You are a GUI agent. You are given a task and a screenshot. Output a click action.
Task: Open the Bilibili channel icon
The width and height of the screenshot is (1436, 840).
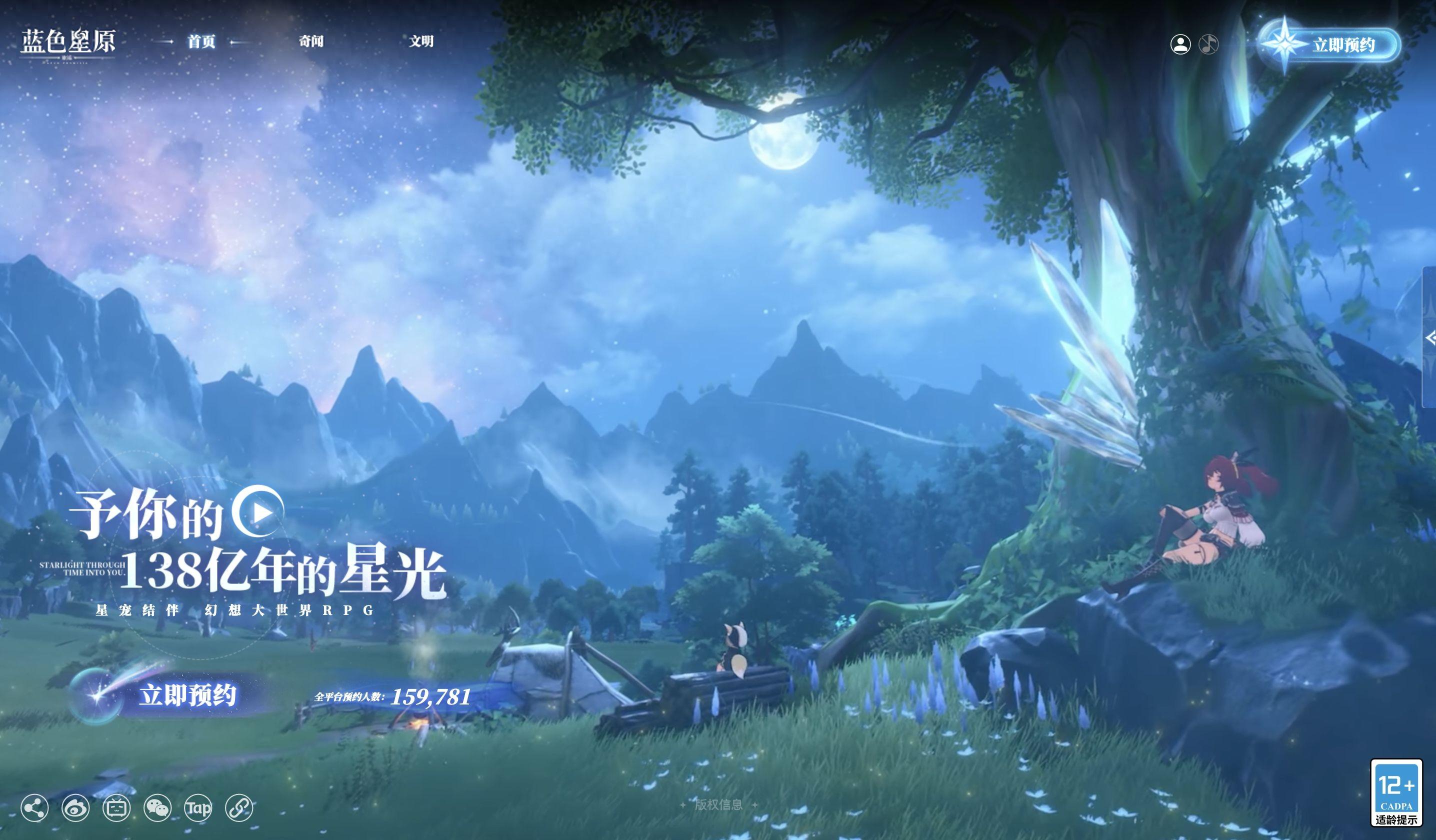point(117,808)
